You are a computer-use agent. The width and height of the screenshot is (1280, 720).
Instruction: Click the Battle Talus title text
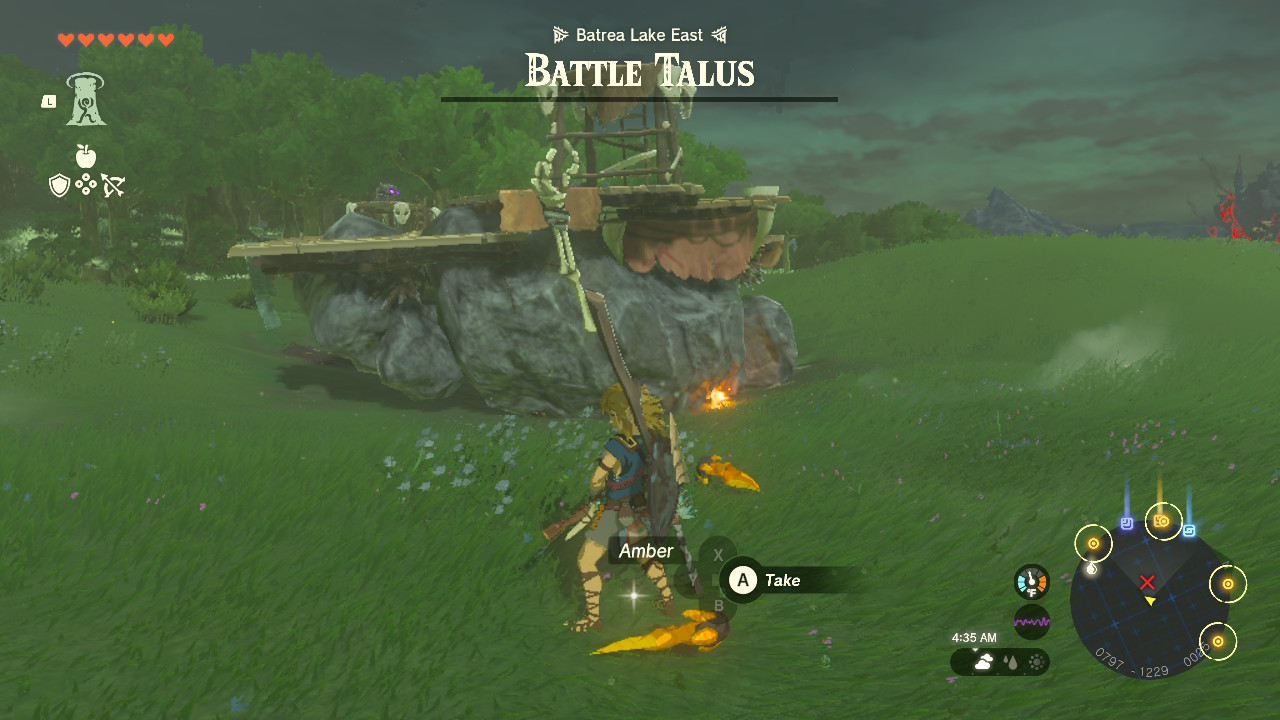pos(640,71)
